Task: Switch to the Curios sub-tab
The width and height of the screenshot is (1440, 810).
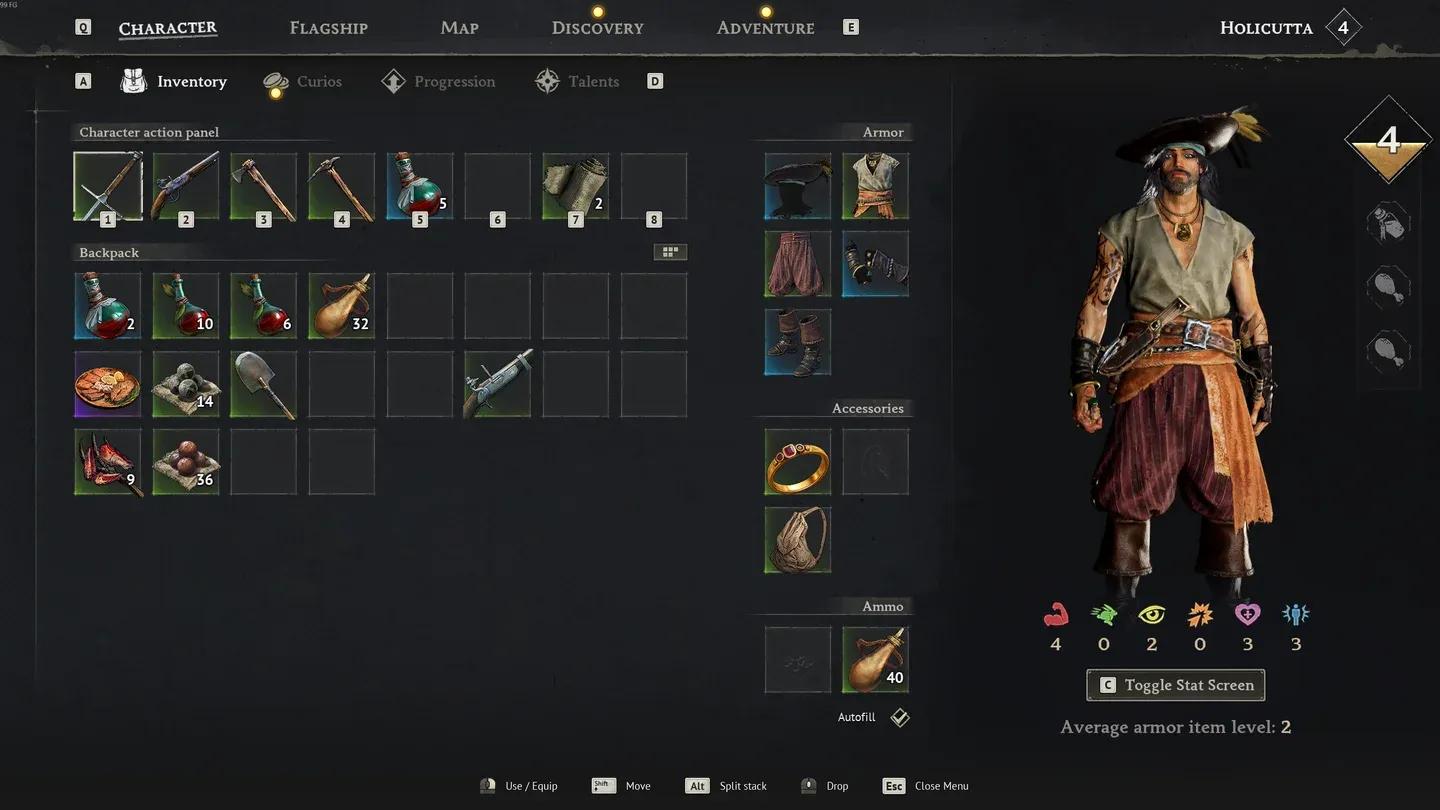Action: (318, 82)
